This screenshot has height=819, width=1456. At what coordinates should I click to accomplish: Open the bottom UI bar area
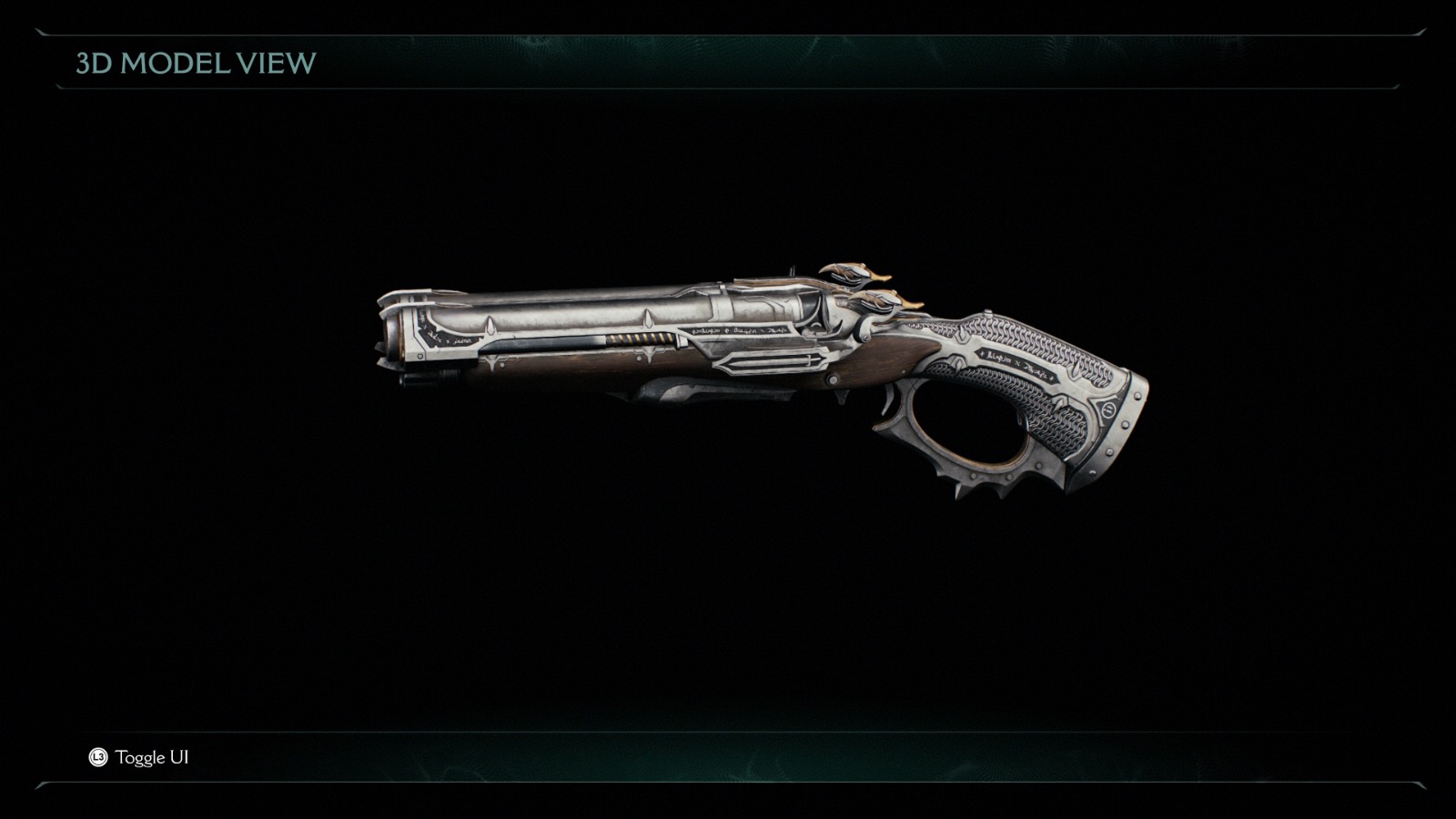pos(728,755)
